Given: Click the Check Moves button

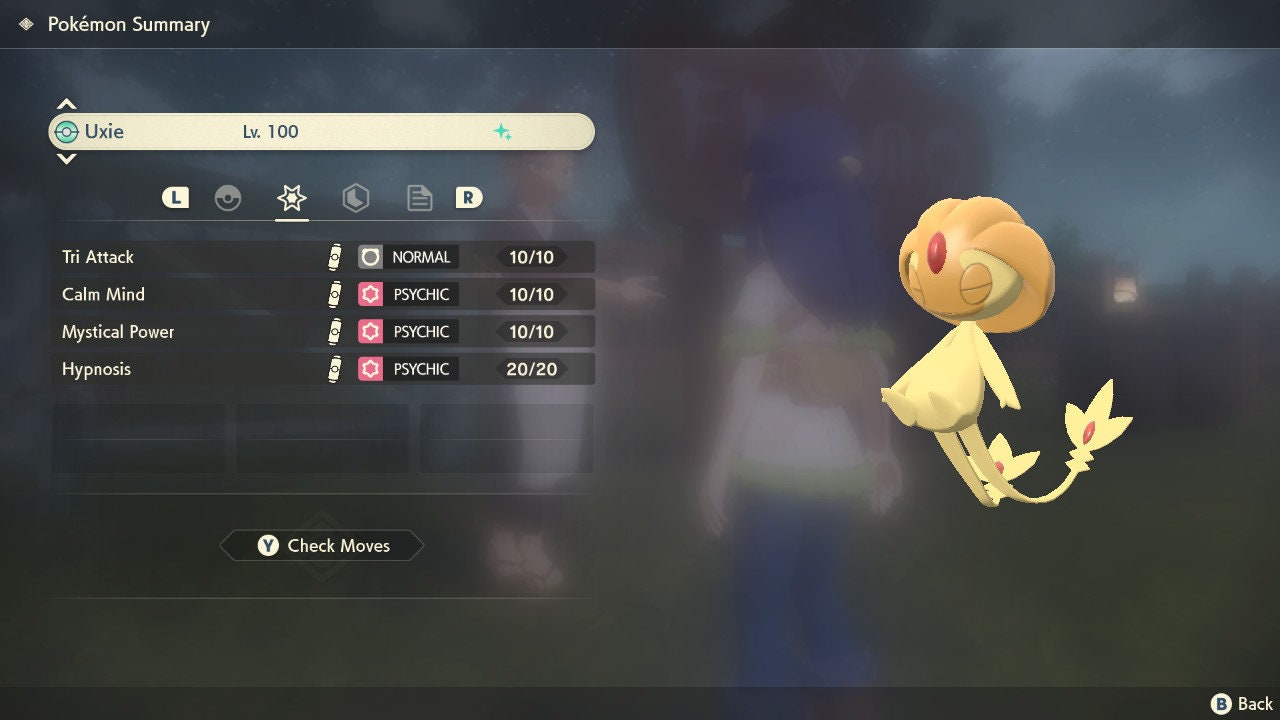Looking at the screenshot, I should coord(322,546).
